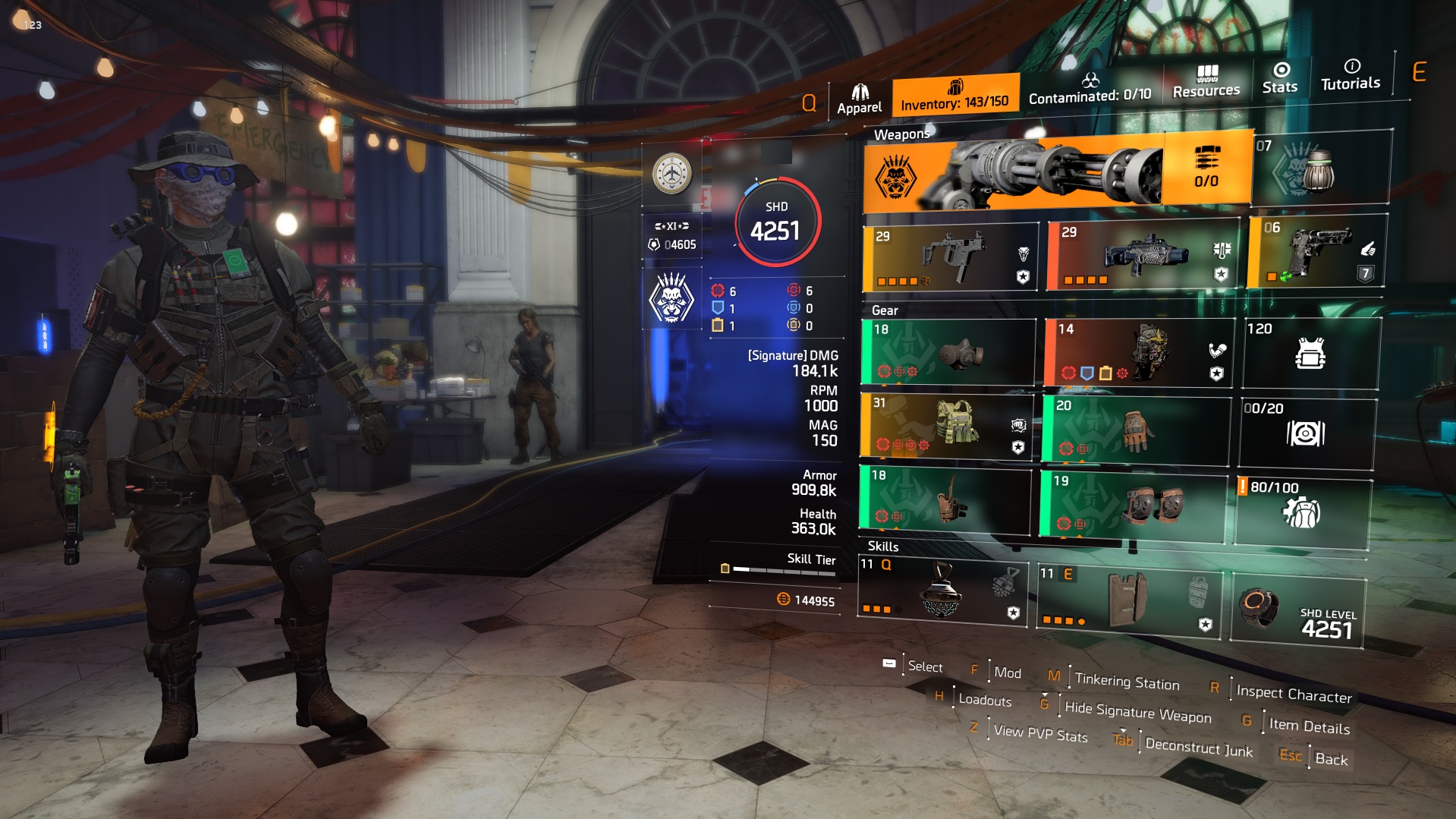Image resolution: width=1456 pixels, height=819 pixels.
Task: Toggle Hide Signature Weapon
Action: pos(1138,712)
